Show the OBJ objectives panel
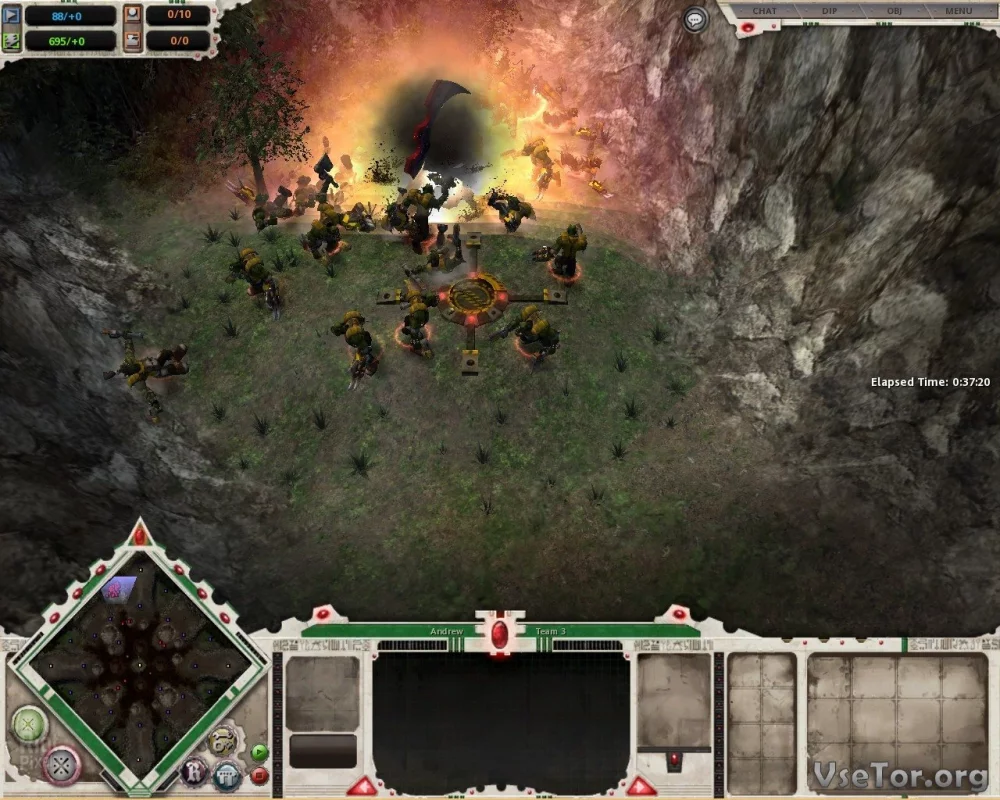This screenshot has height=800, width=1000. [894, 11]
